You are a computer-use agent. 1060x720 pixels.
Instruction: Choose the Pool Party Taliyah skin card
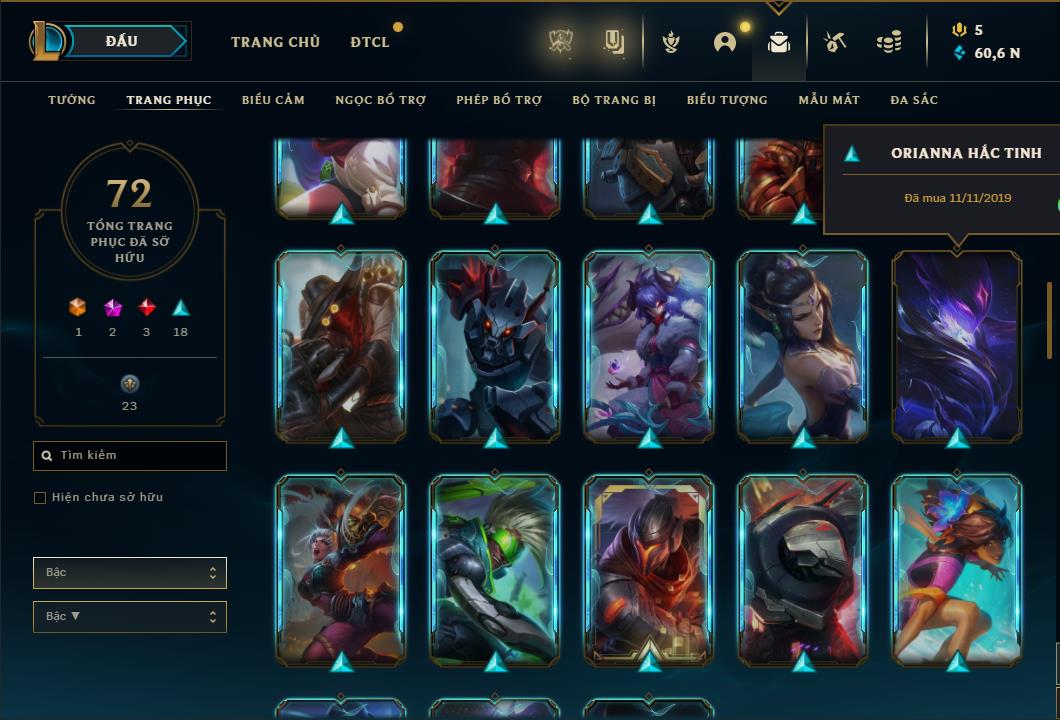pos(957,570)
